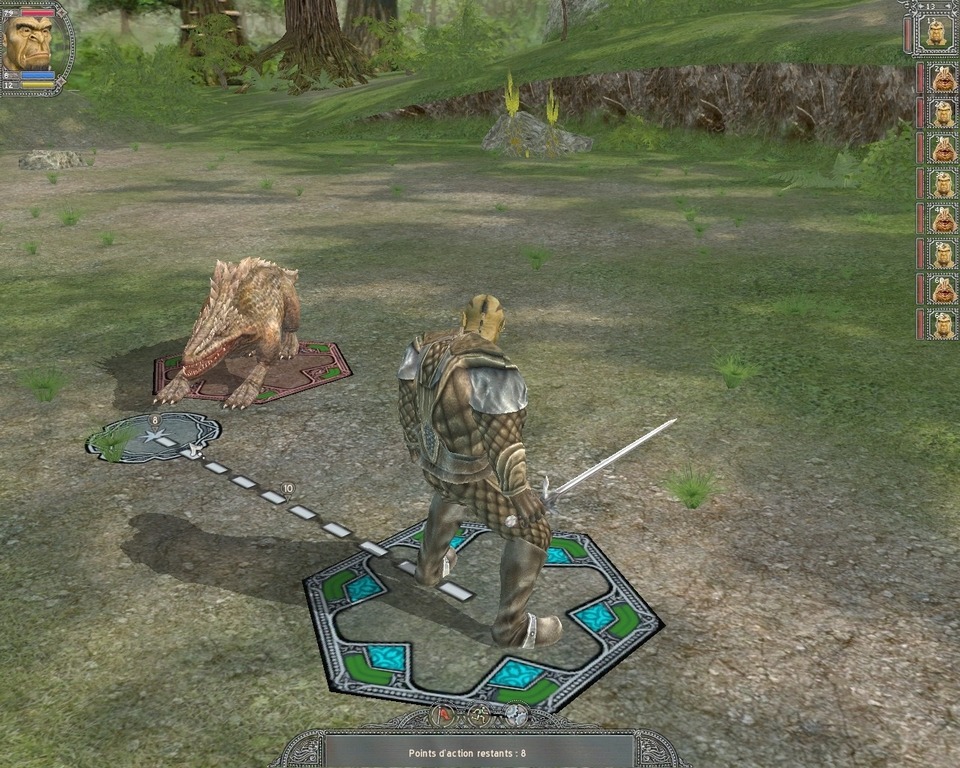
Task: Click the red flag icon
Action: pyautogui.click(x=443, y=715)
